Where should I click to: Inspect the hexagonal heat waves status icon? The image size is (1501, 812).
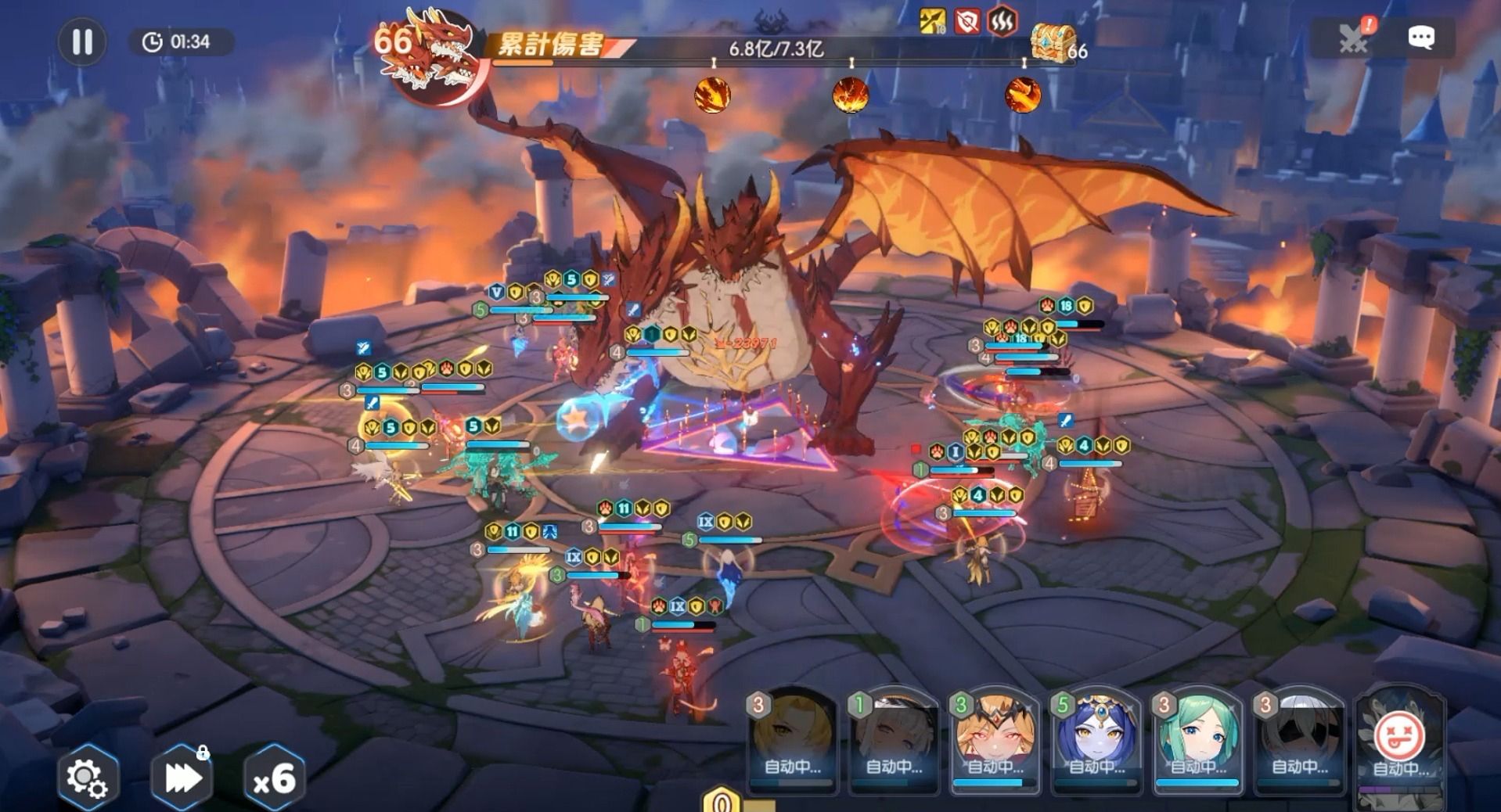click(x=1002, y=21)
